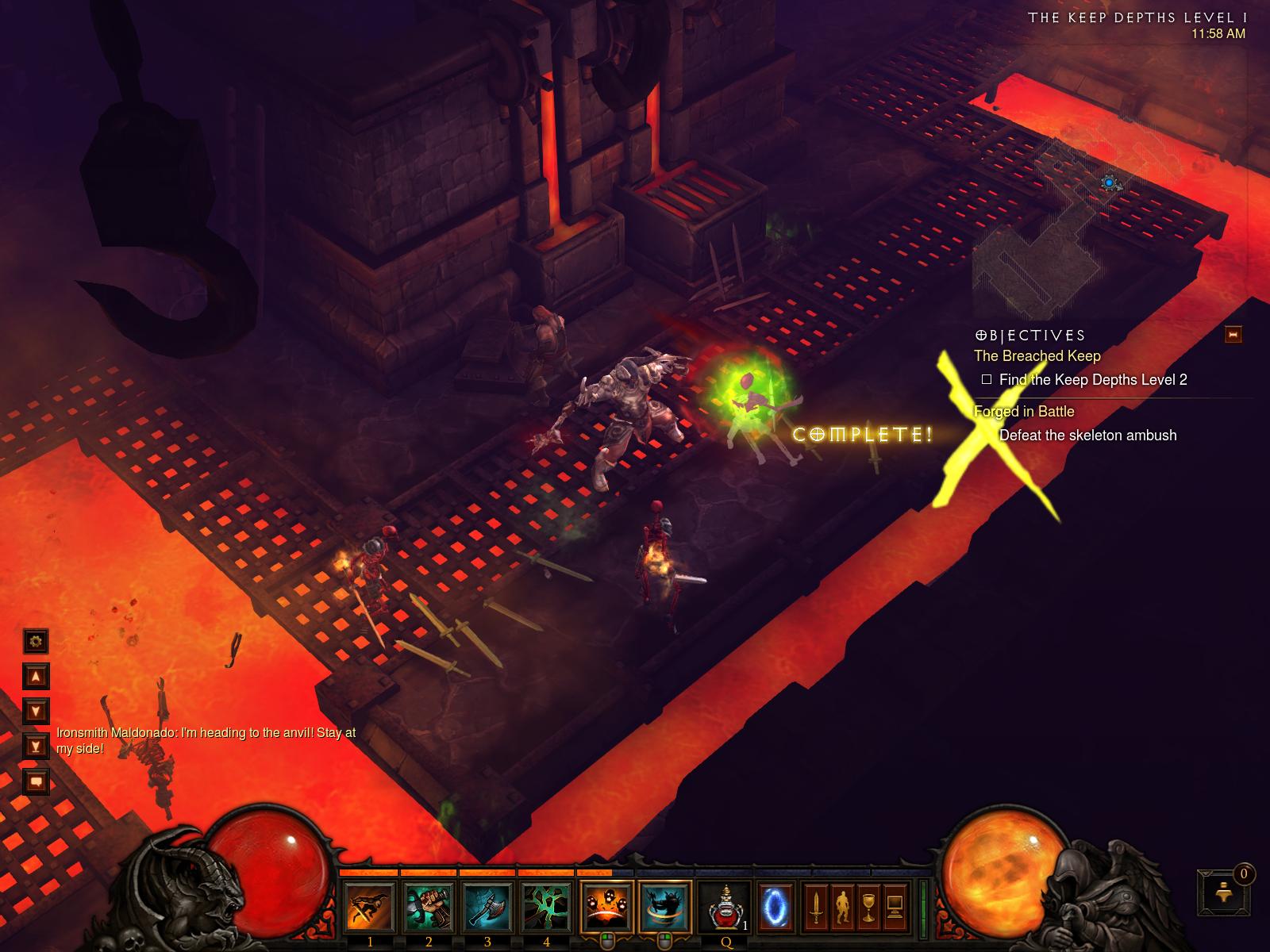Use the fist-gripping-hilt skill in slot 2

pos(429,907)
